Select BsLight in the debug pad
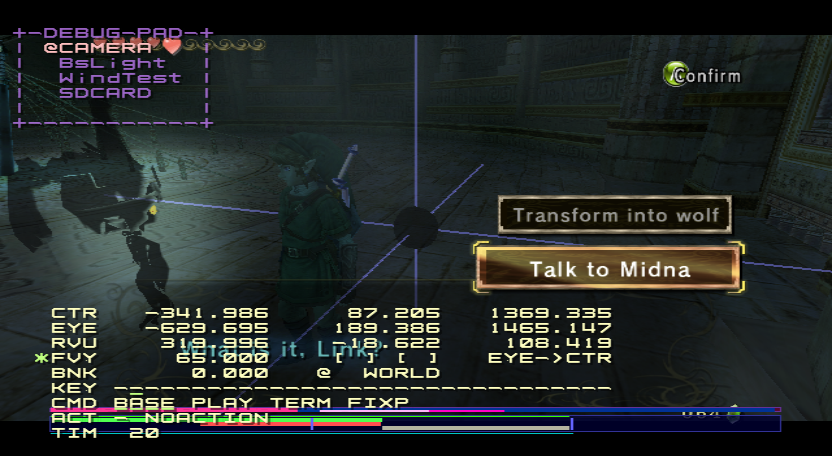 112,63
